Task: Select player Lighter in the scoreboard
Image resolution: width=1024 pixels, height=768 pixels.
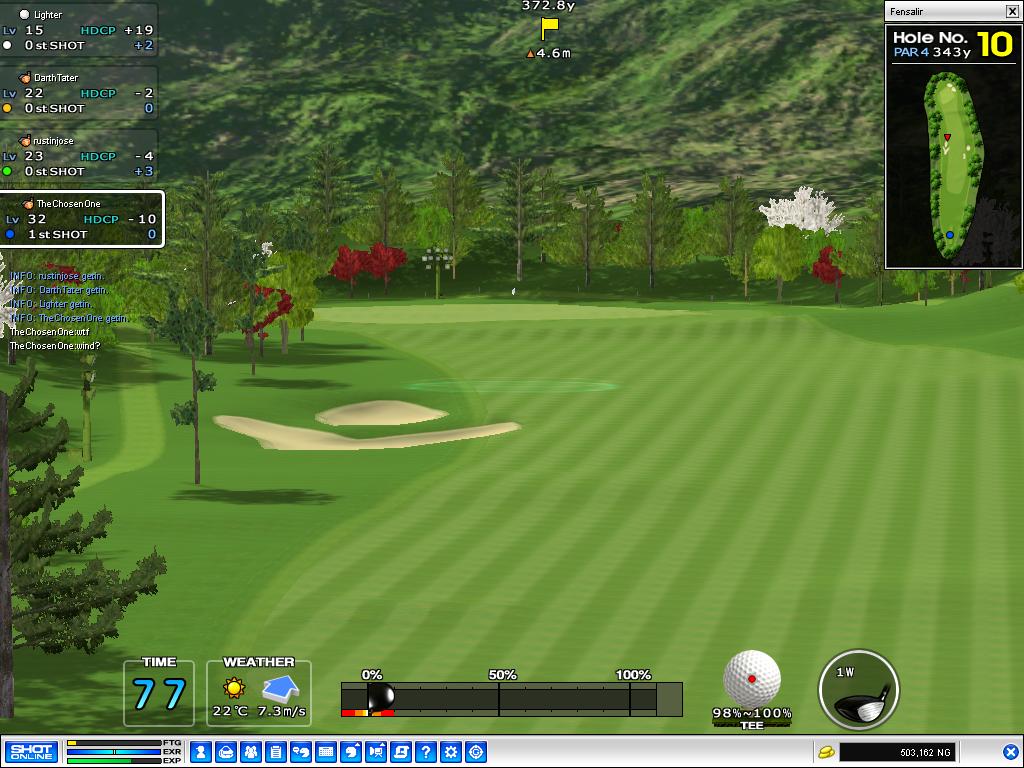Action: pyautogui.click(x=78, y=30)
